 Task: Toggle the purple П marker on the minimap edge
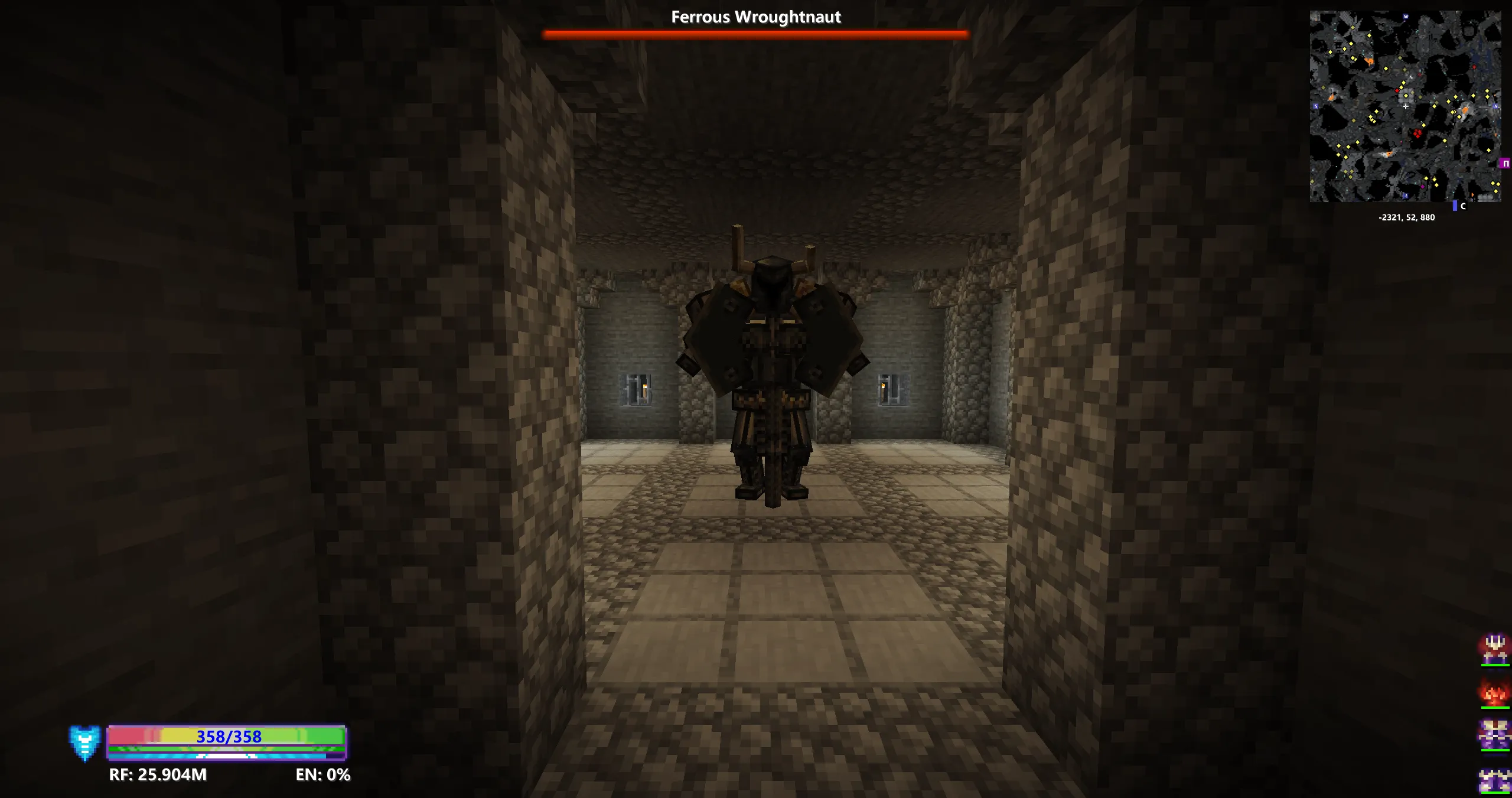tap(1506, 164)
